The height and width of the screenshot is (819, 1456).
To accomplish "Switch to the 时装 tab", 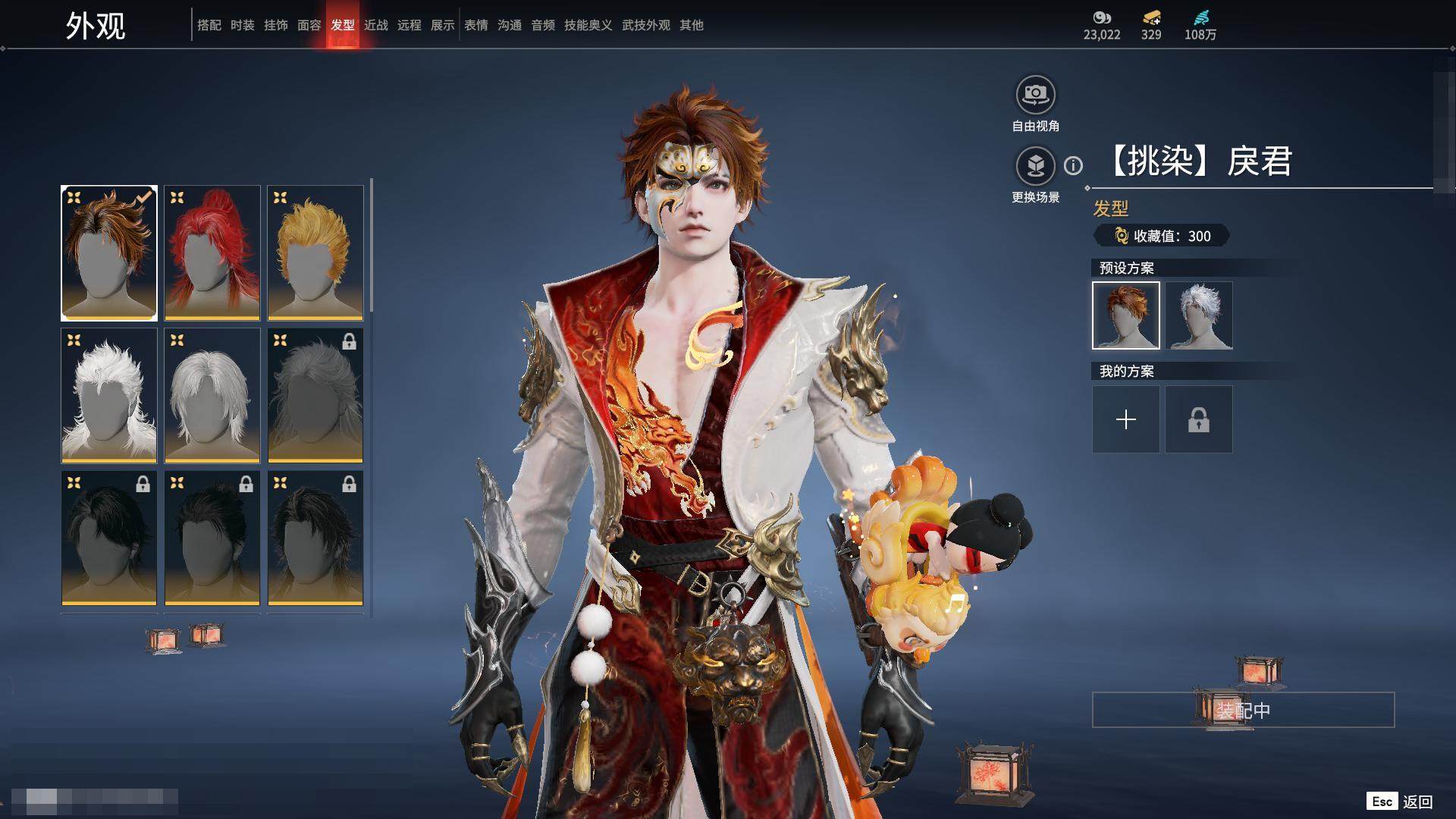I will [x=243, y=25].
